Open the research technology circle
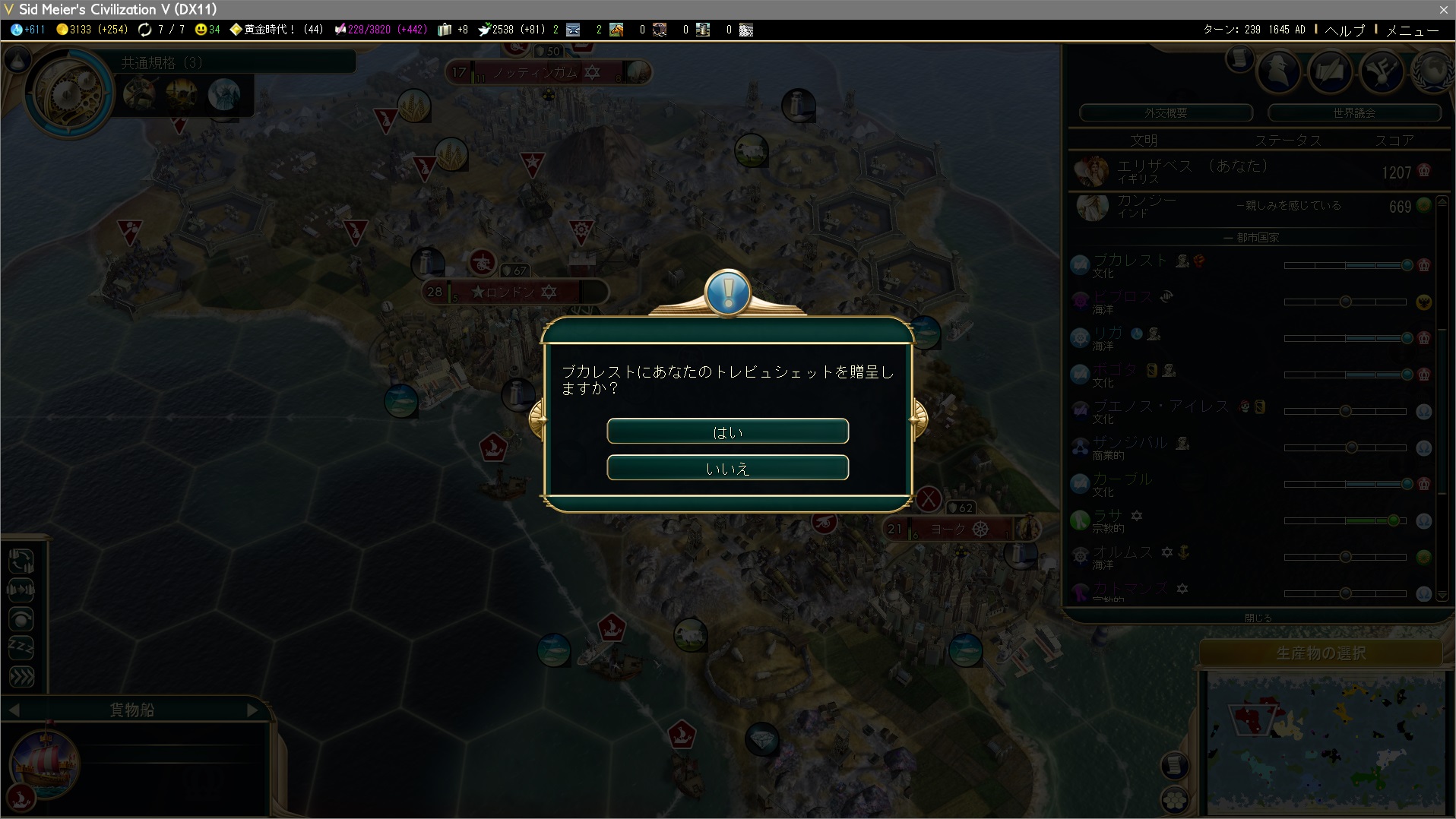The width and height of the screenshot is (1456, 819). [68, 93]
